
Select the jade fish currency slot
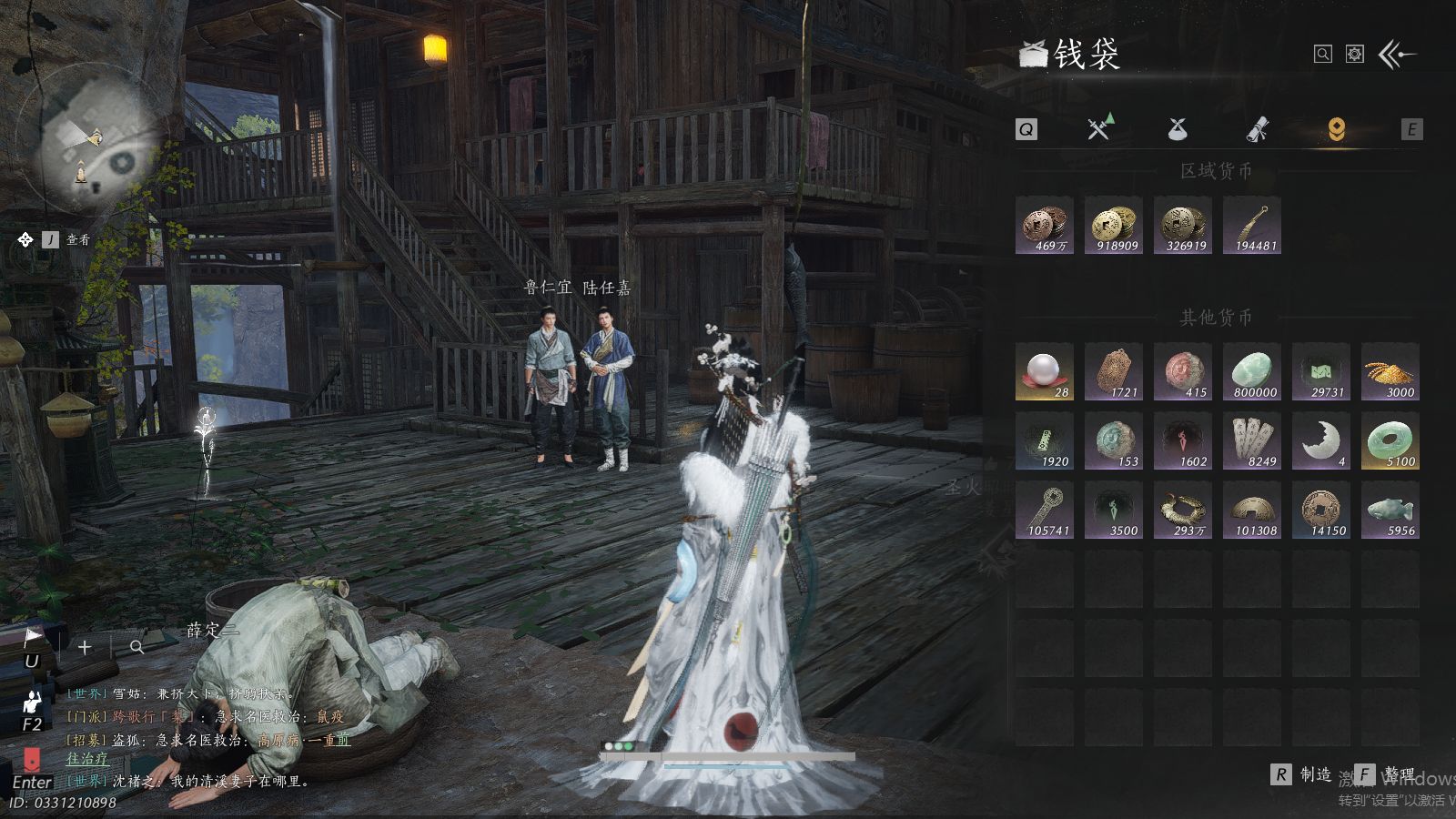click(1390, 510)
